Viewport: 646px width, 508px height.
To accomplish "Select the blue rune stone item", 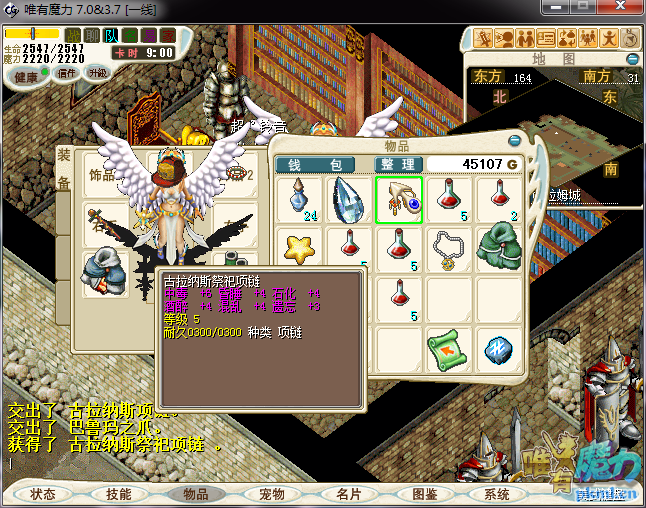I will tap(499, 349).
